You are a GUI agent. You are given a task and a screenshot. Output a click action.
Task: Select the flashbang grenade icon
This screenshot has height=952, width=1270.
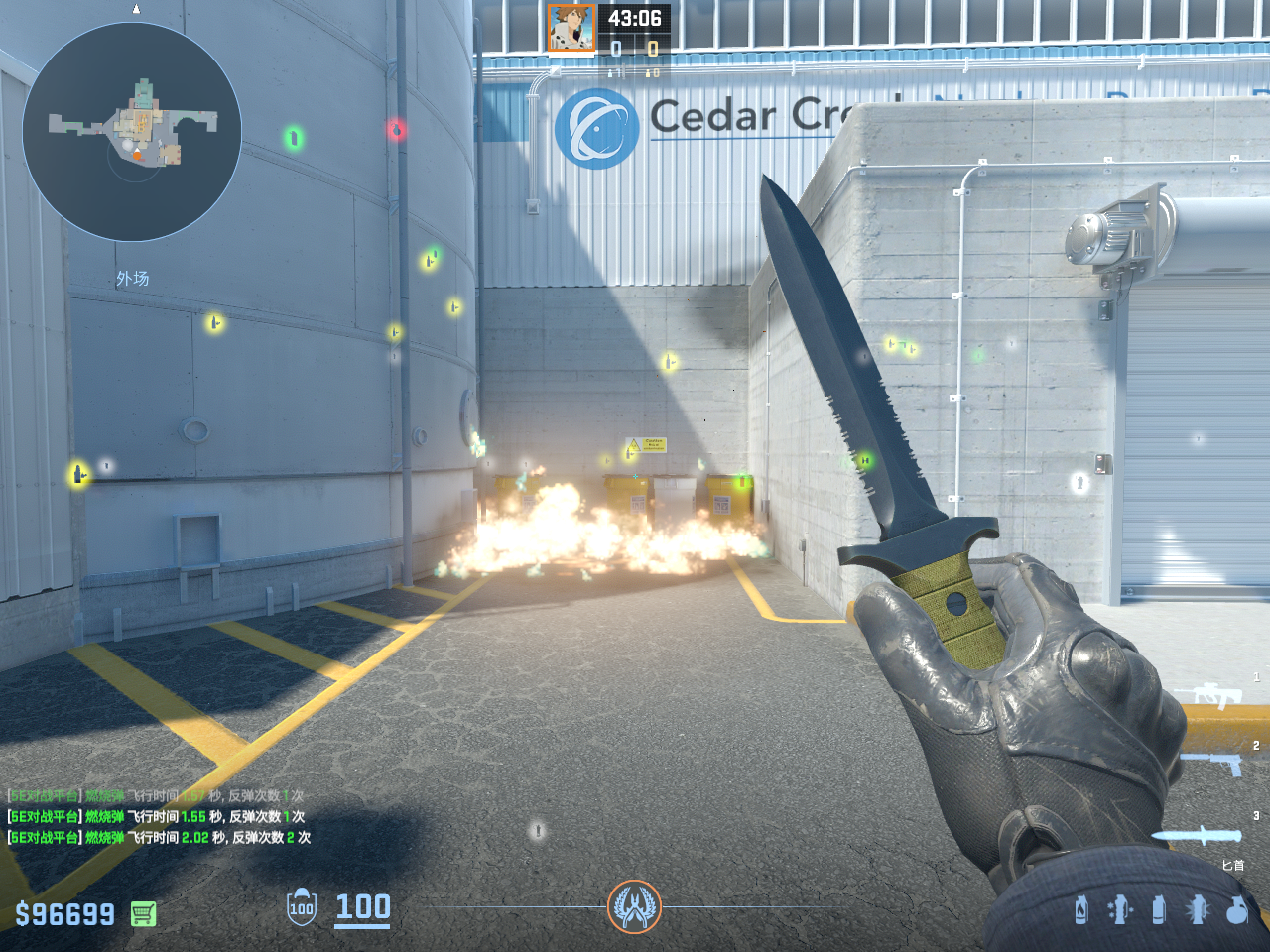1198,909
